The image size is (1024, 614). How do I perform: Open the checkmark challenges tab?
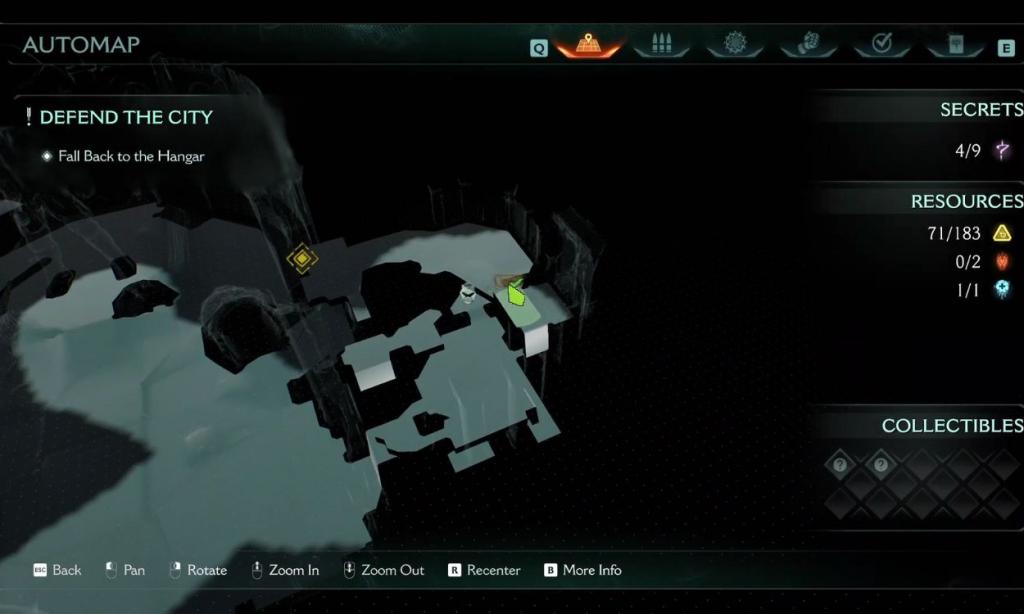point(881,45)
